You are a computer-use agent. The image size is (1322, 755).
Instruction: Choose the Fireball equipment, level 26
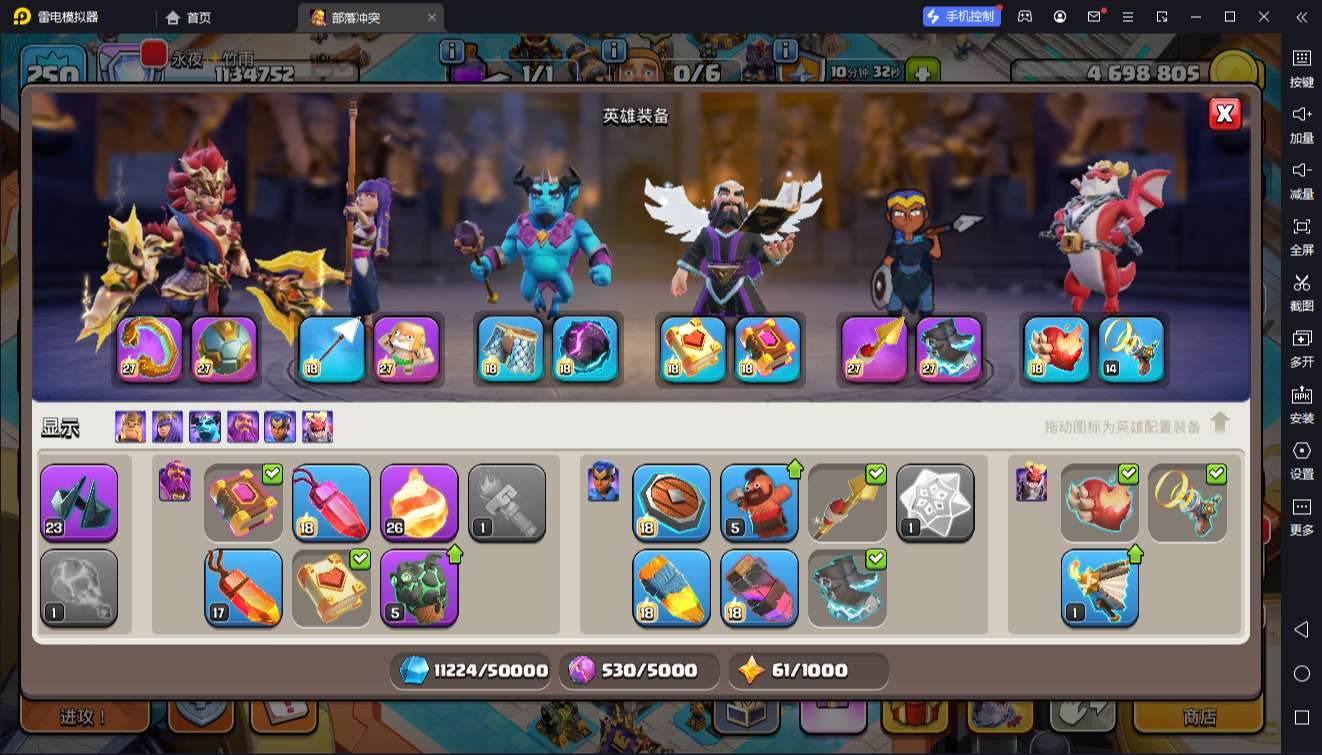[x=419, y=502]
